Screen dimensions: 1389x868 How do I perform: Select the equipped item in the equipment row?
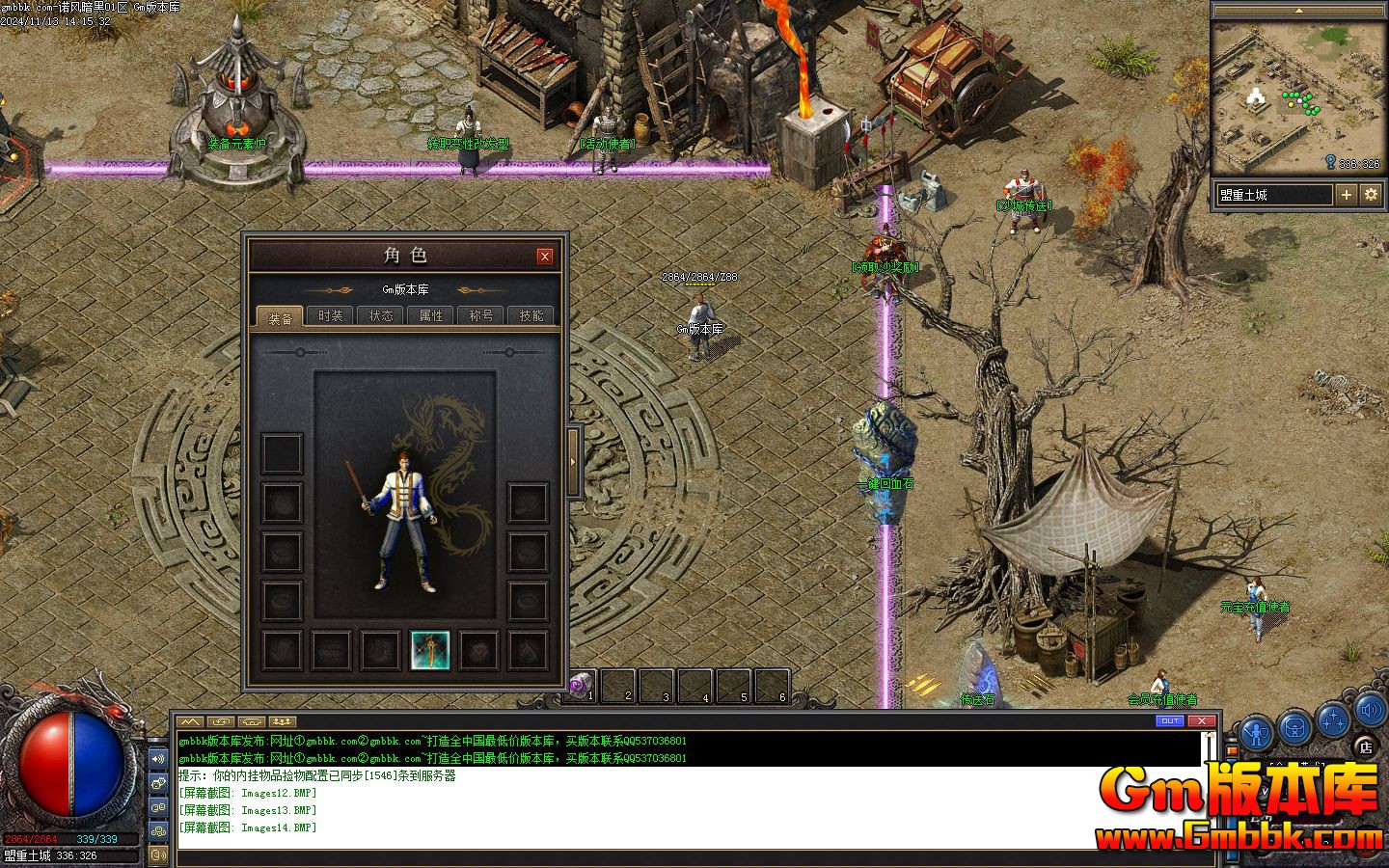(x=430, y=650)
